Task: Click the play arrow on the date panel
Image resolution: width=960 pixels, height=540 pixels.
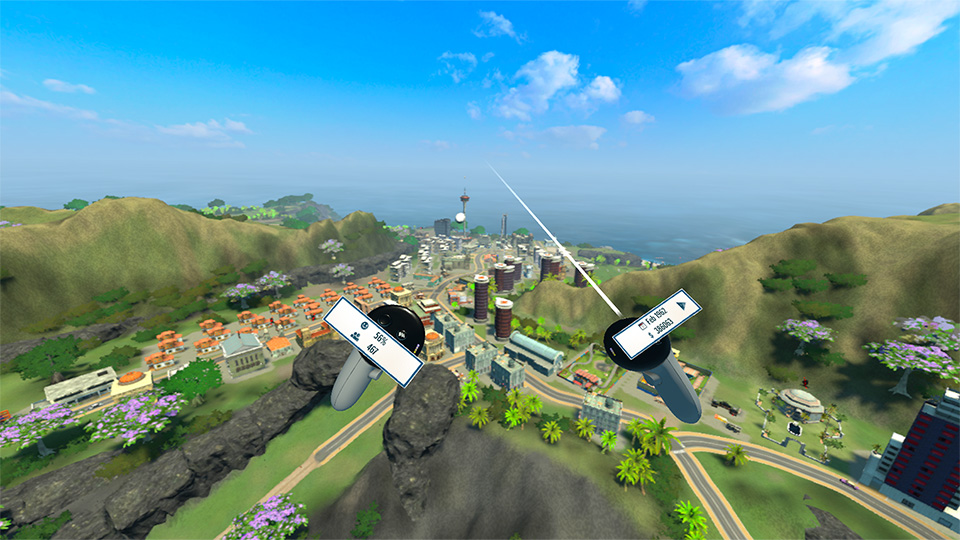Action: (683, 305)
